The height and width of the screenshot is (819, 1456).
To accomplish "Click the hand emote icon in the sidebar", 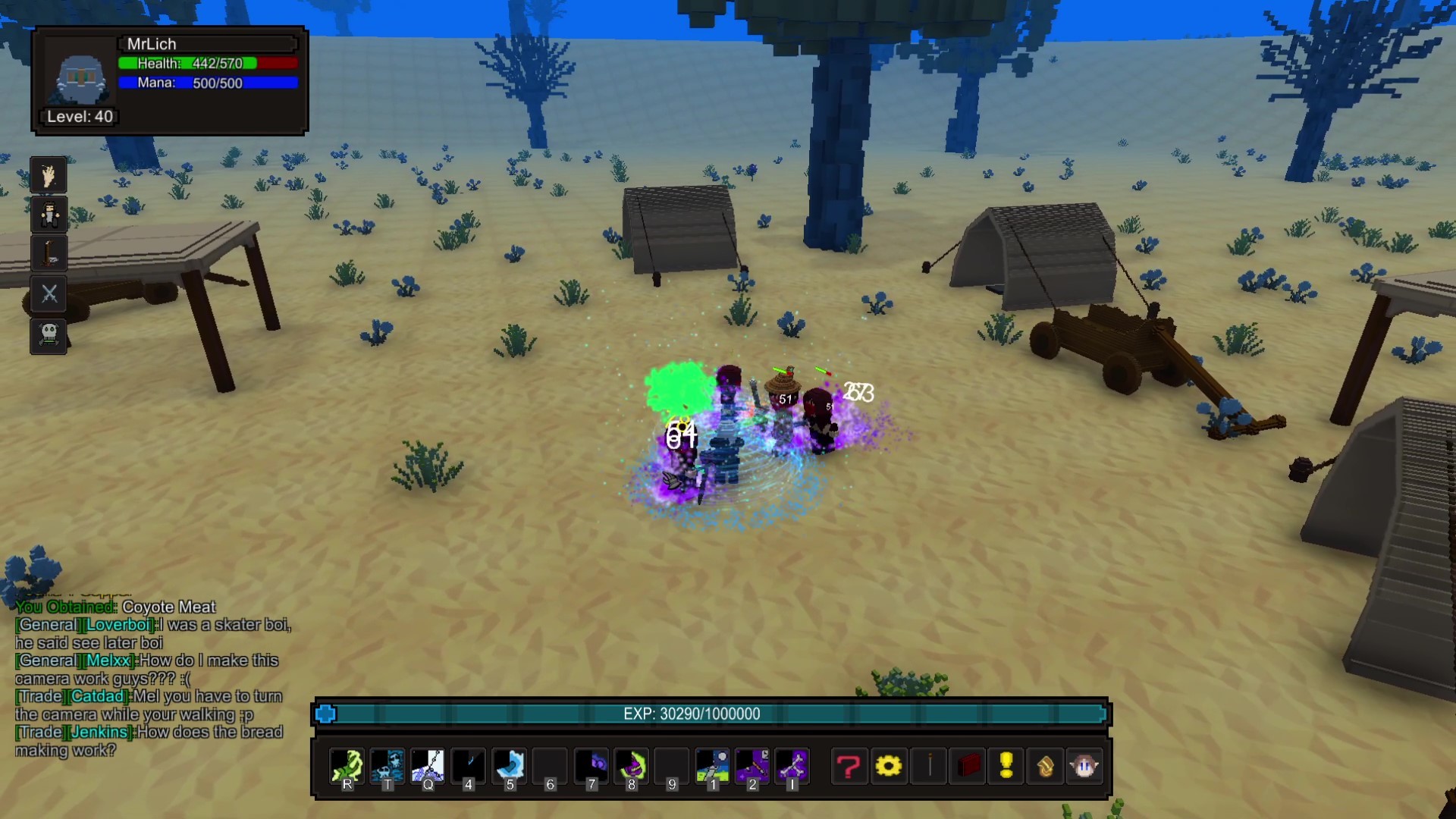I will (x=48, y=175).
